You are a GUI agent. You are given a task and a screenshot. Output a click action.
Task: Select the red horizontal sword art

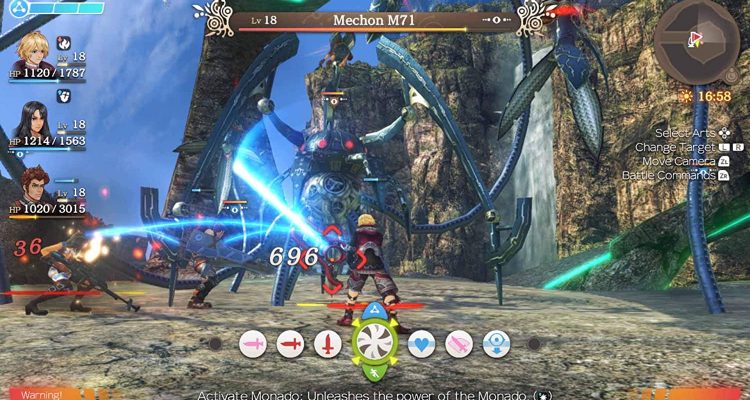coord(290,344)
